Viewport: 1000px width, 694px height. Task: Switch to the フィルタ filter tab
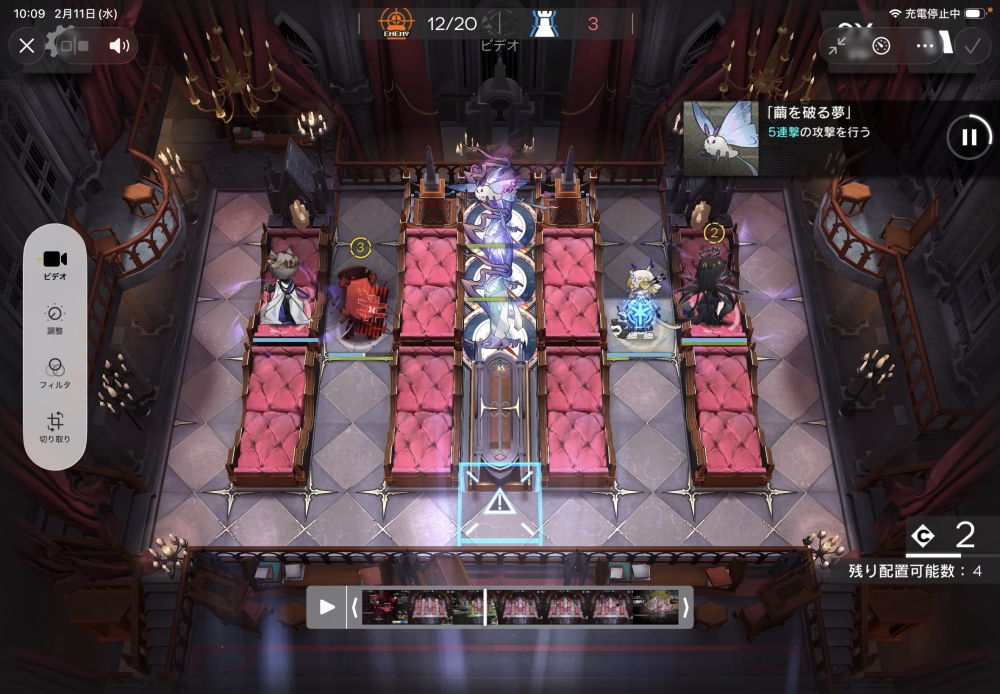coord(55,373)
